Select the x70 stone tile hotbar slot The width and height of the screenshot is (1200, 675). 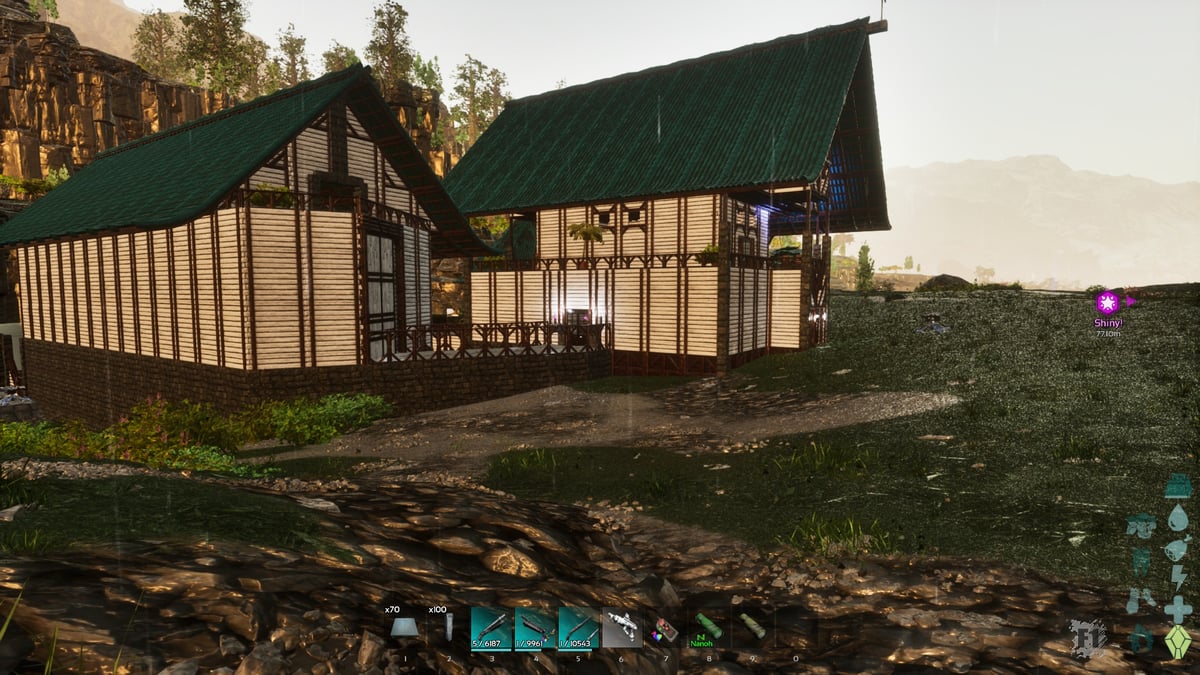click(404, 627)
